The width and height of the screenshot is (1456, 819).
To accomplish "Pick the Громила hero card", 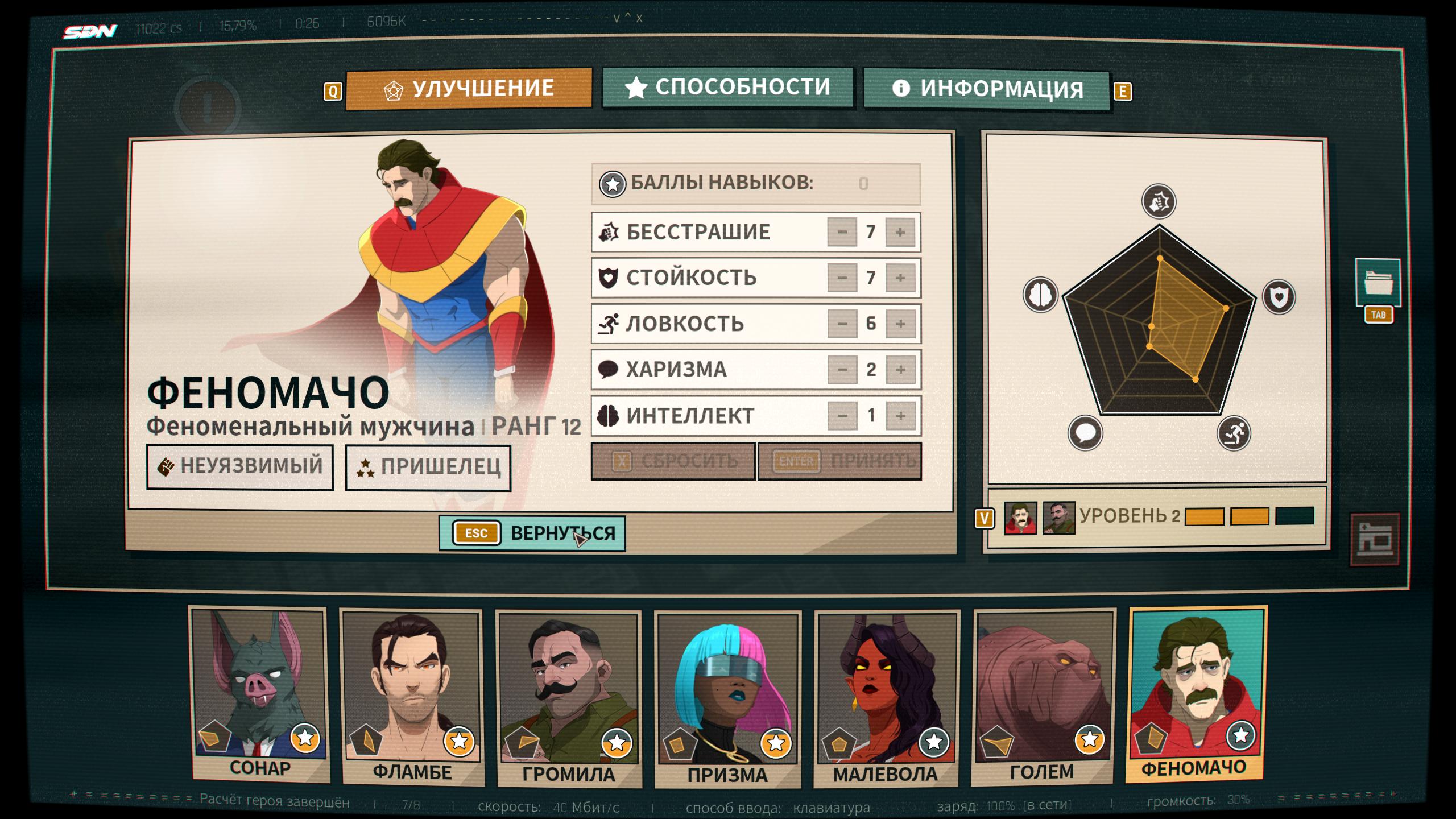I will (569, 698).
